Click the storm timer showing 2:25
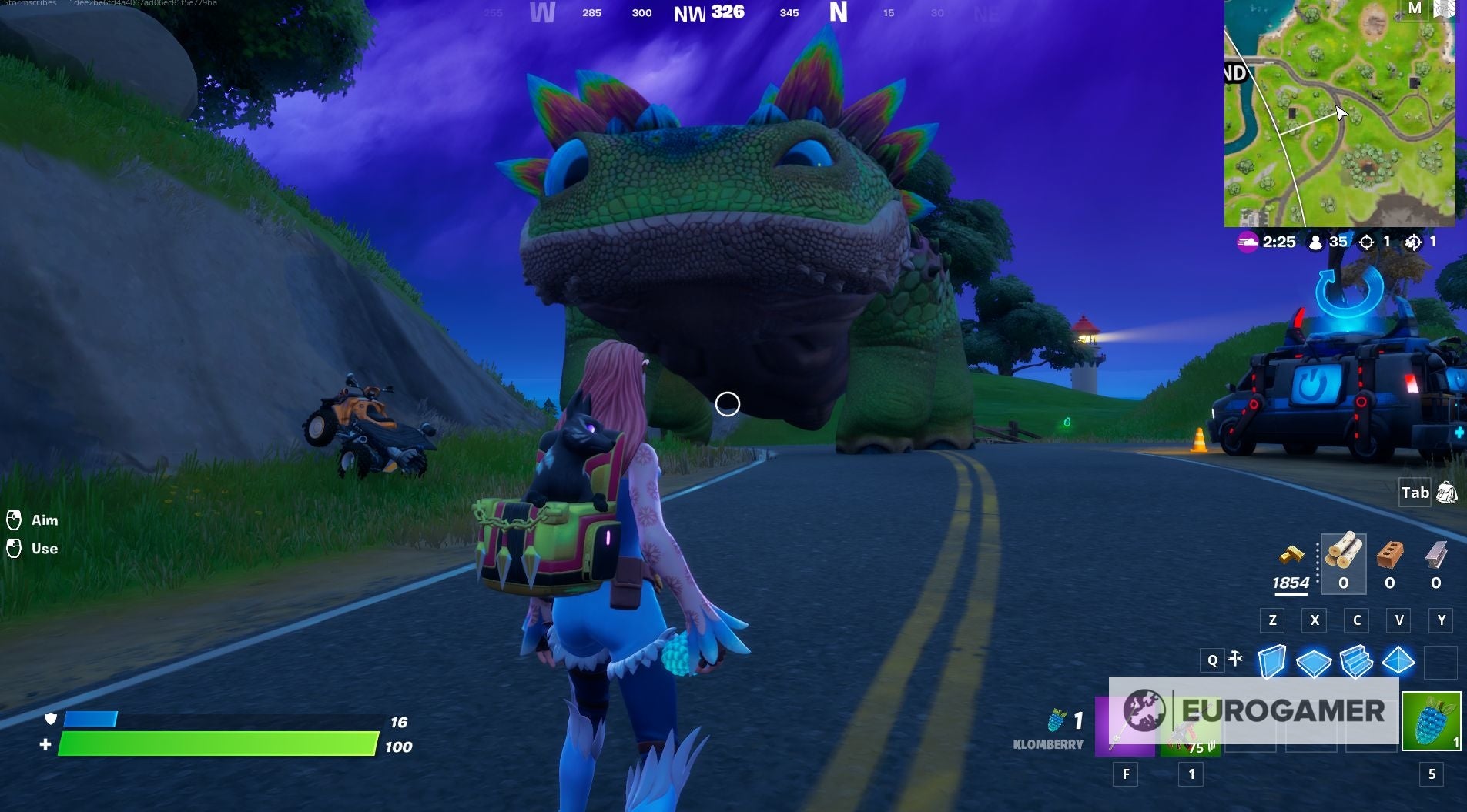Screen dimensions: 1467x812 tap(1271, 242)
